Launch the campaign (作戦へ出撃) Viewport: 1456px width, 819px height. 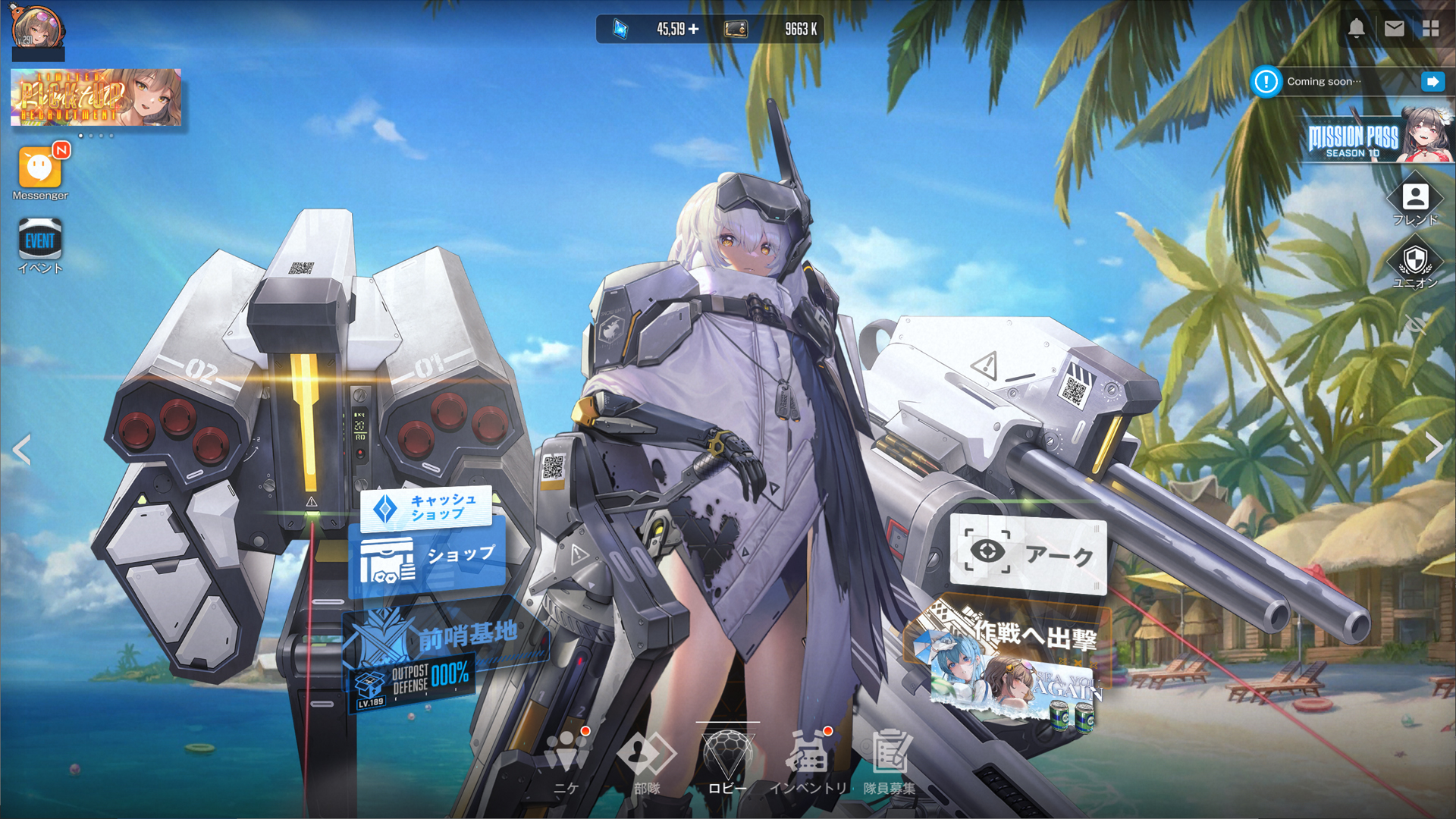coord(1012,660)
